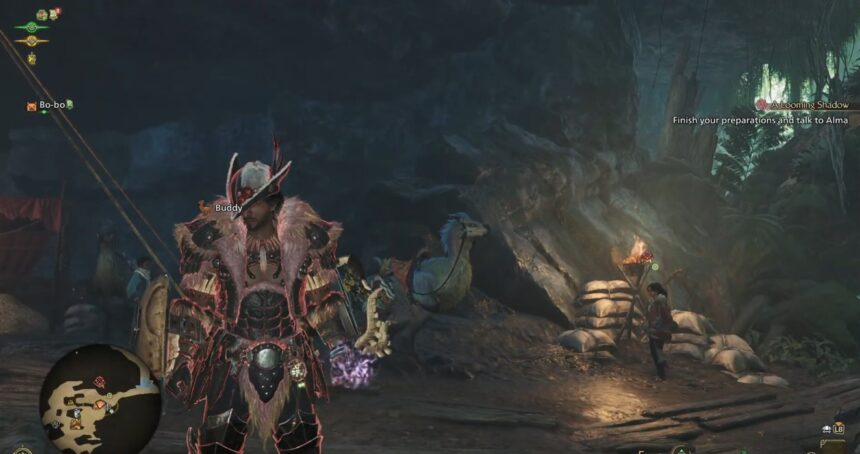The image size is (860, 454).
Task: Open the circular minimap
Action: [100, 400]
